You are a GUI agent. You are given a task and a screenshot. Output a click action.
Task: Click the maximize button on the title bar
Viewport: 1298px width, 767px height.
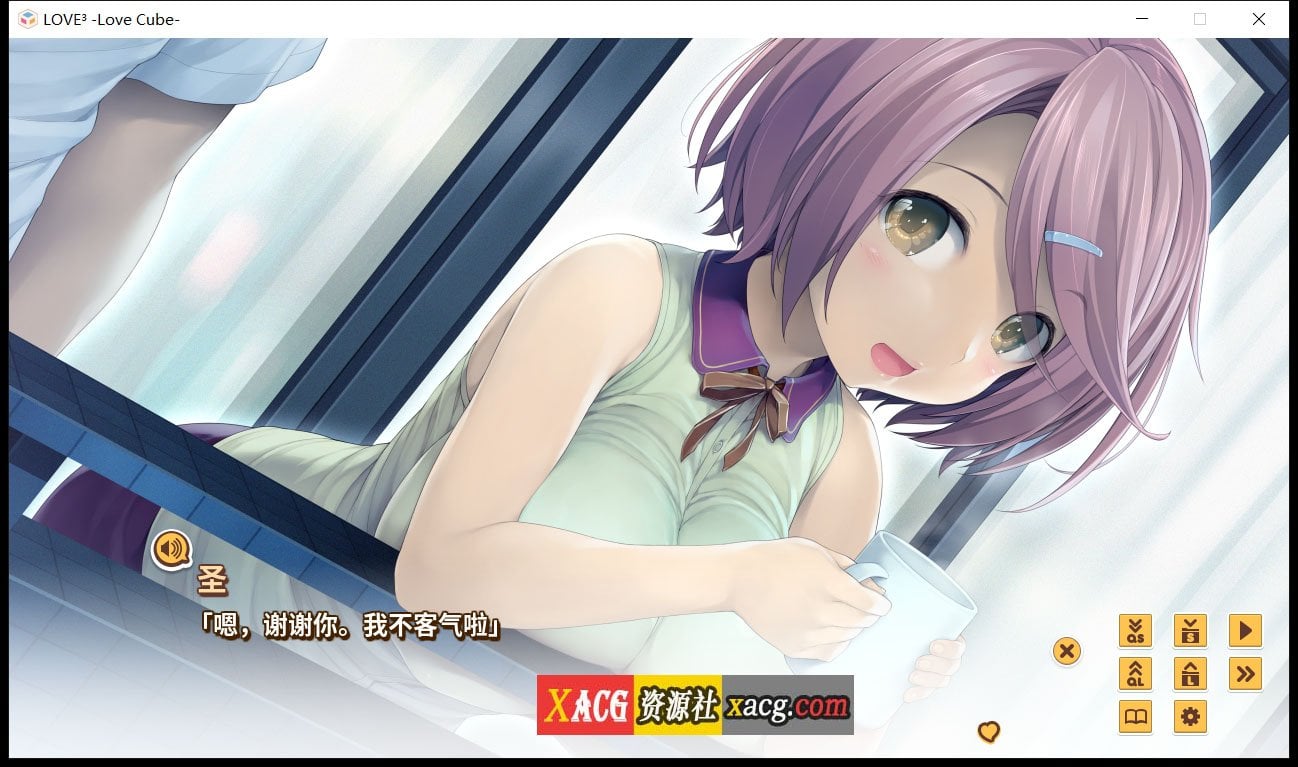tap(1199, 18)
